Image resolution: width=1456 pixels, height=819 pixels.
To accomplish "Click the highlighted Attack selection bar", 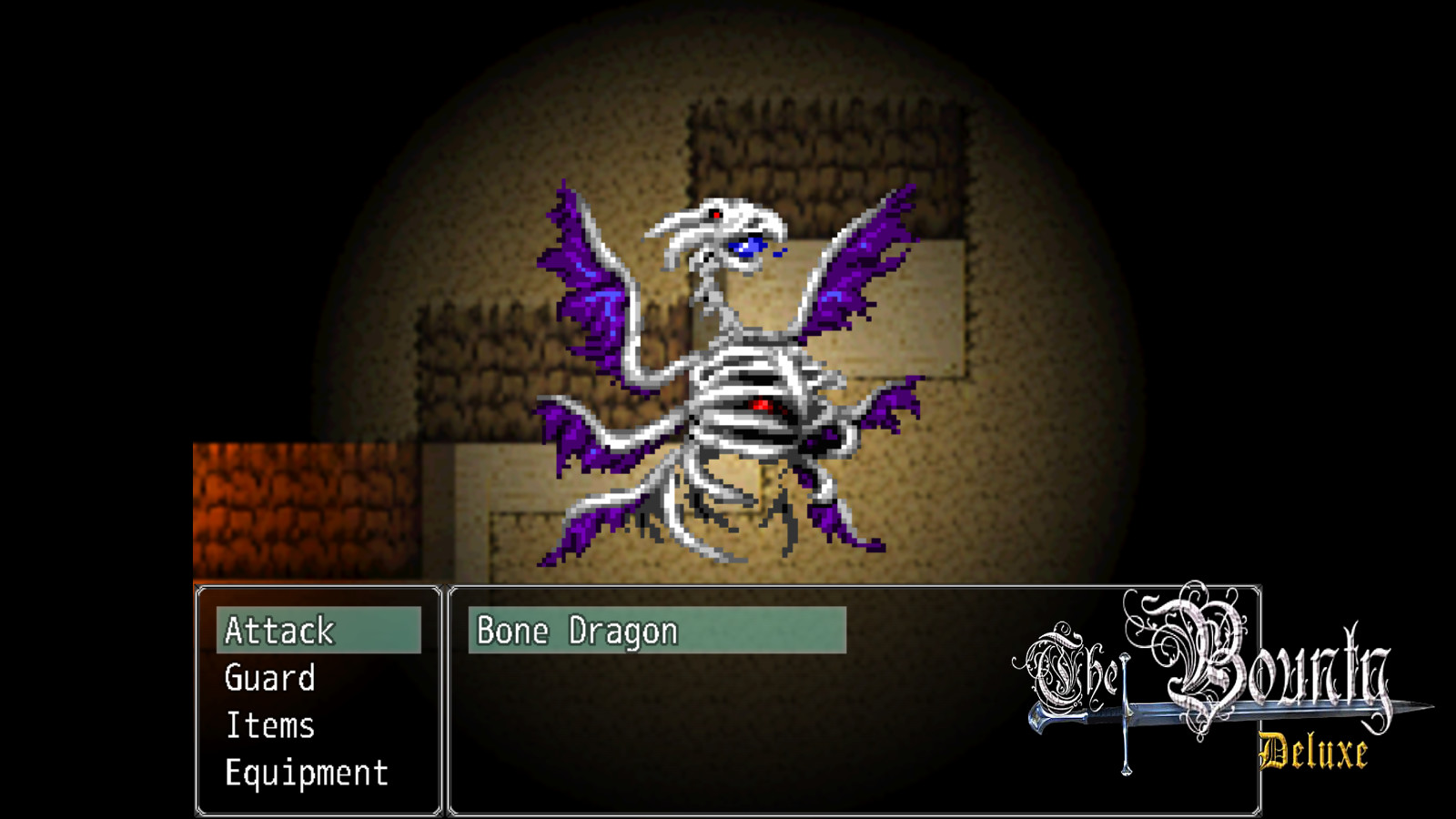I will click(320, 631).
